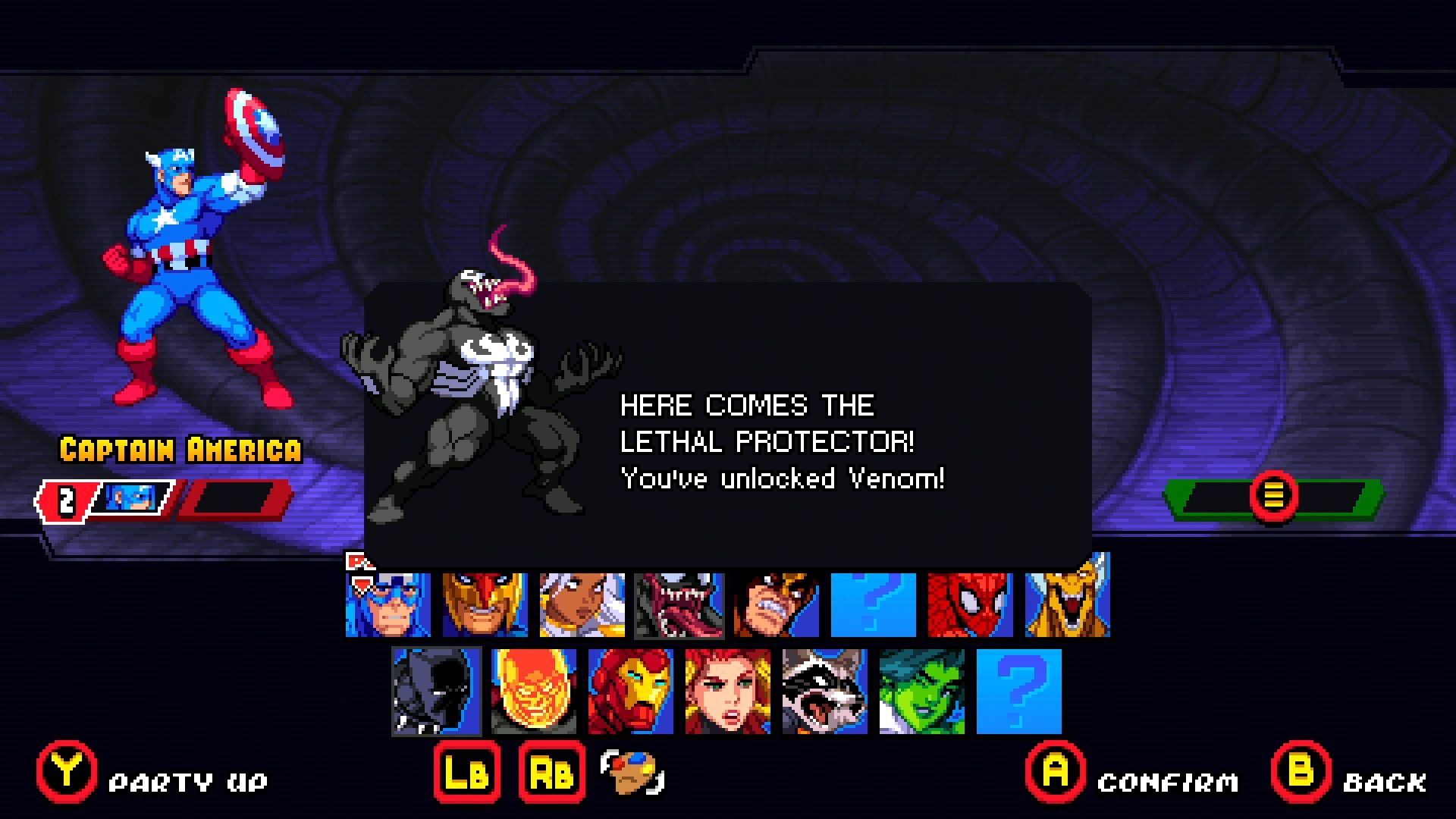Select the red-haired Jean Grey portrait
This screenshot has height=819, width=1456.
(x=727, y=692)
